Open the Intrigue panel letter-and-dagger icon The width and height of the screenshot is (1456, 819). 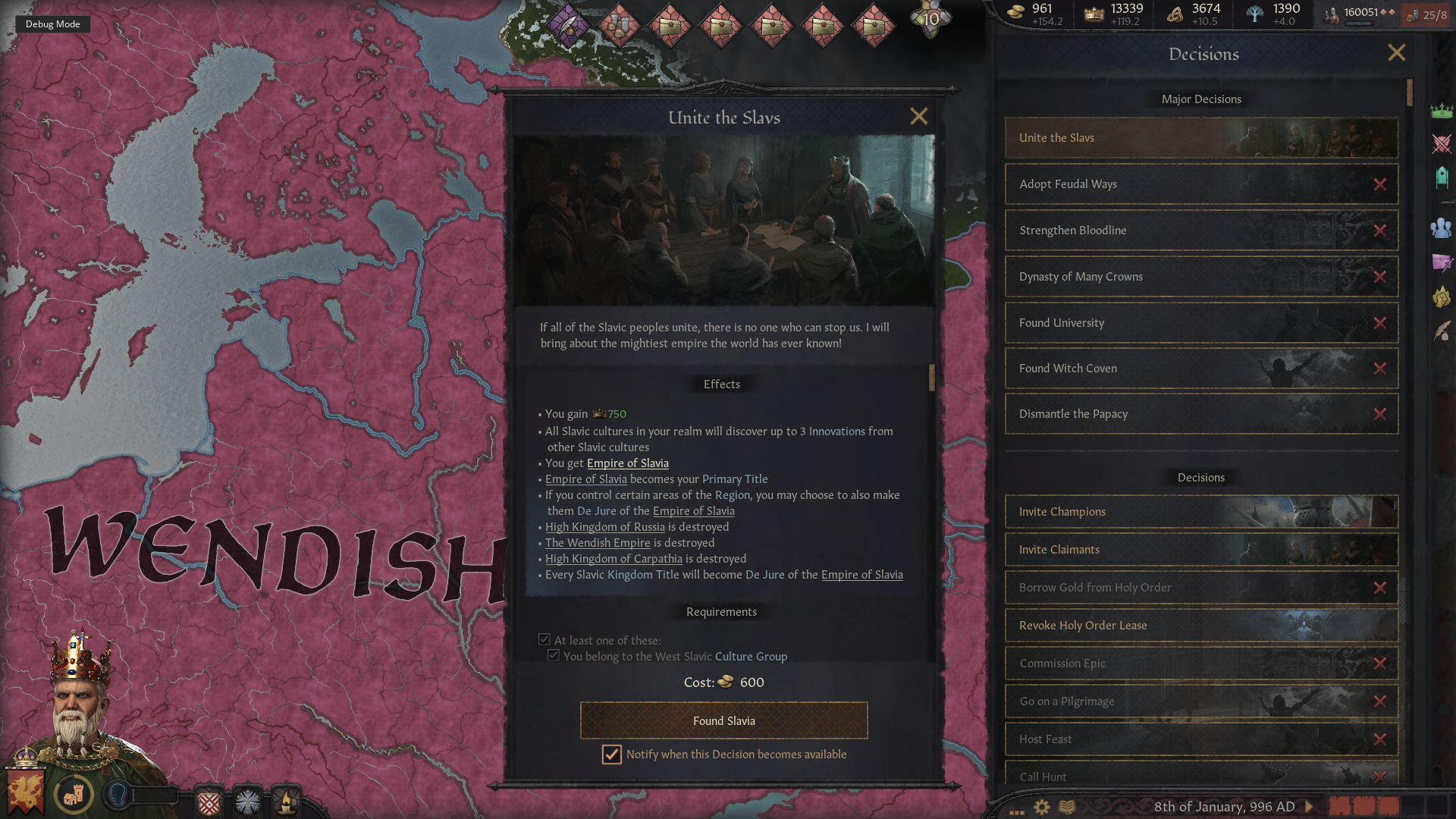(x=1442, y=264)
